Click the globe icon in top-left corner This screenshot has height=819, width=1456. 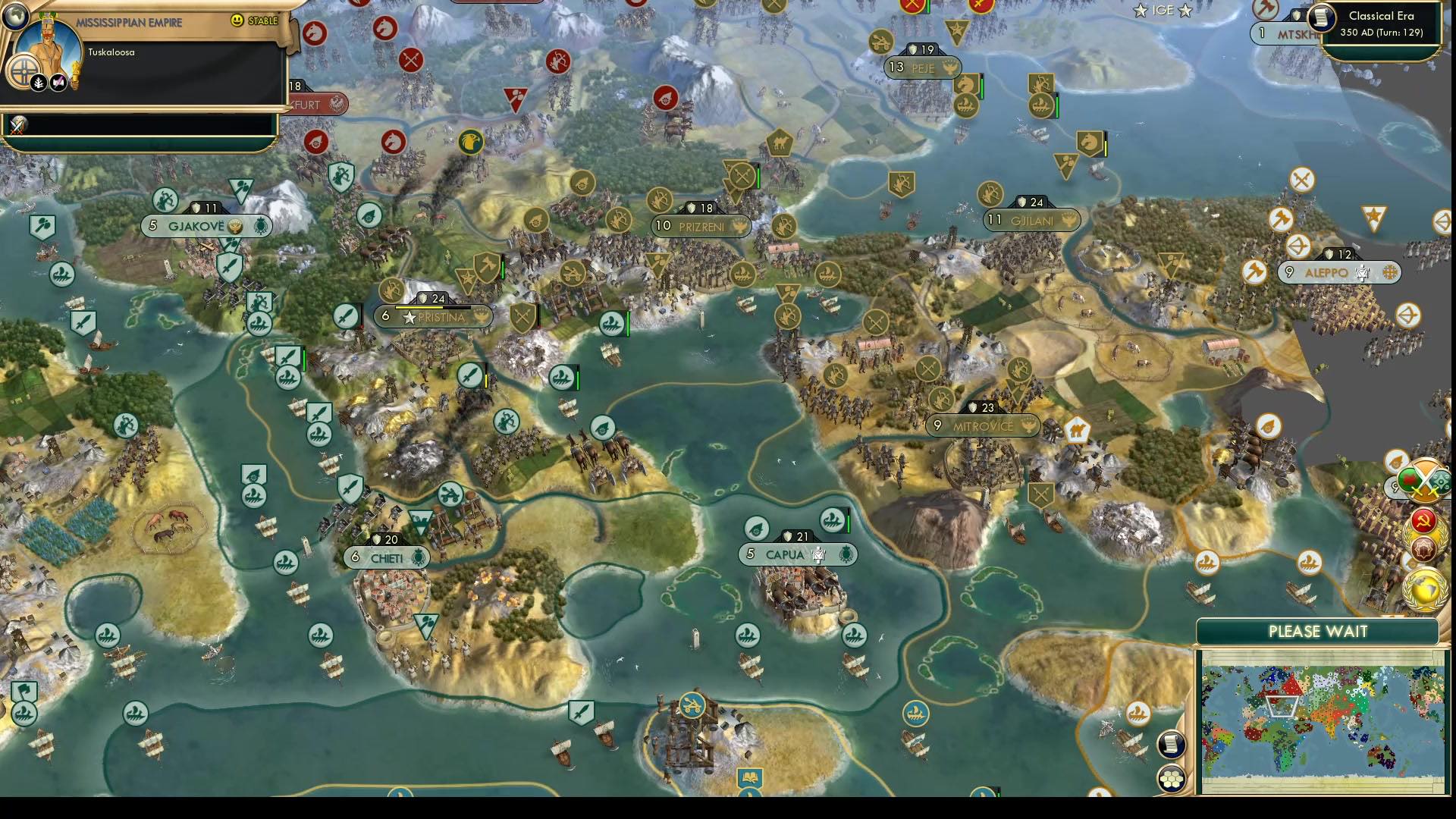[15, 17]
